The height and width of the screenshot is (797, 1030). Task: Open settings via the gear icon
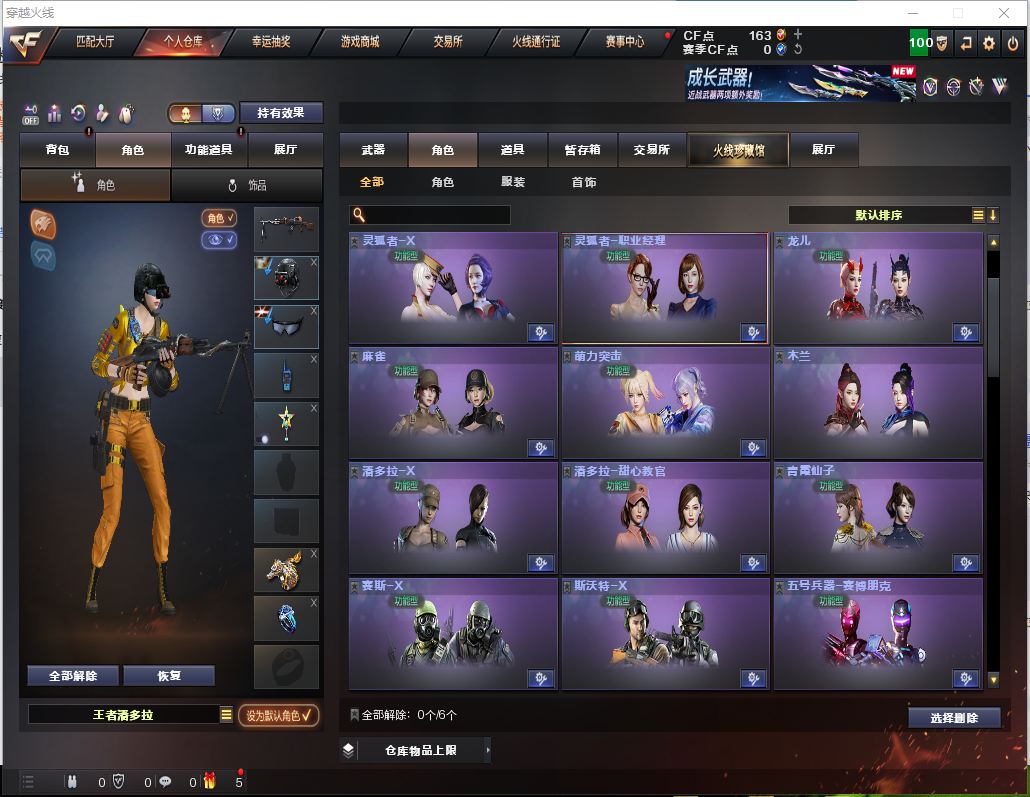pyautogui.click(x=989, y=42)
